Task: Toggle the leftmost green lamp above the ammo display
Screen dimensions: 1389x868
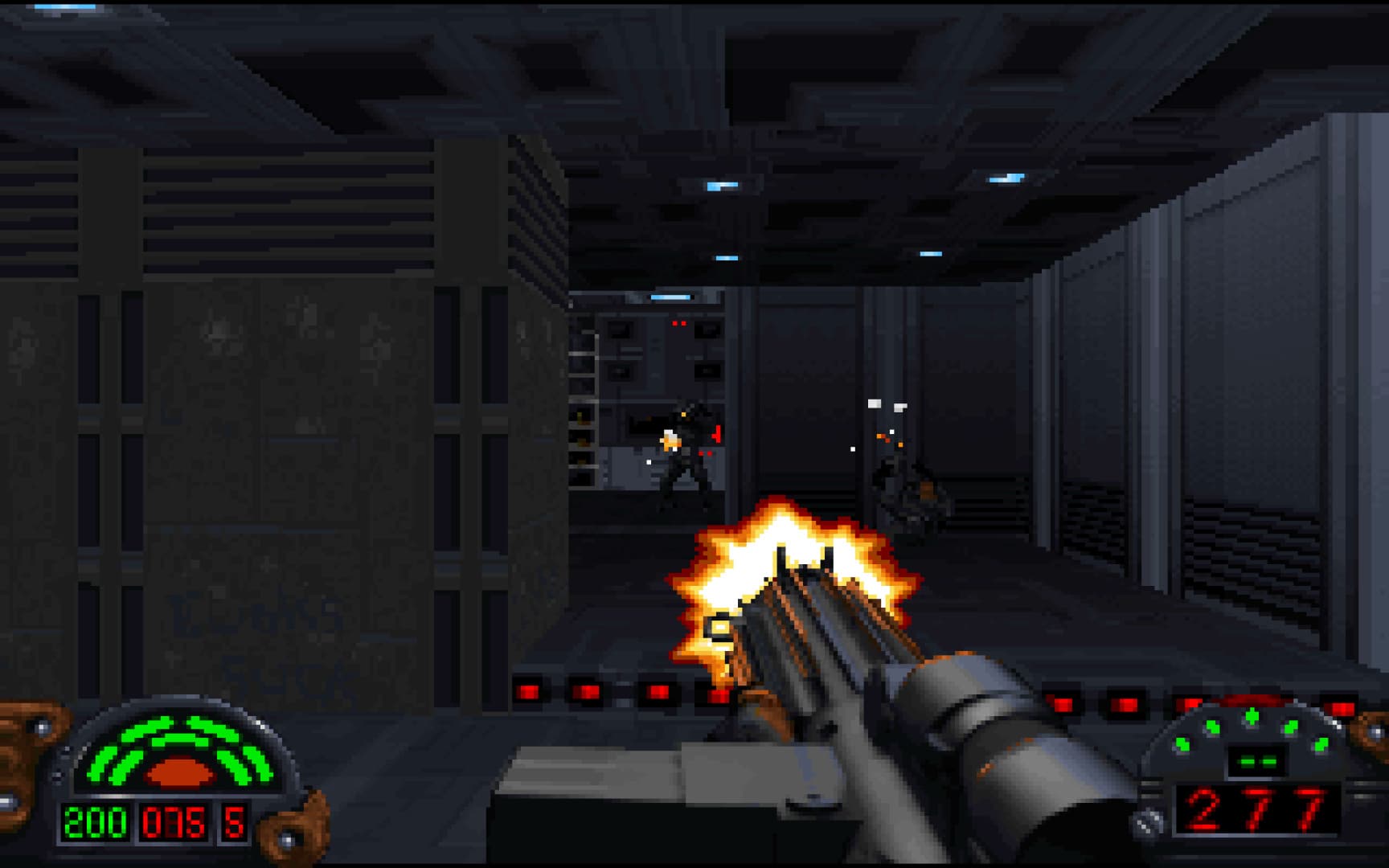Action: click(1182, 743)
